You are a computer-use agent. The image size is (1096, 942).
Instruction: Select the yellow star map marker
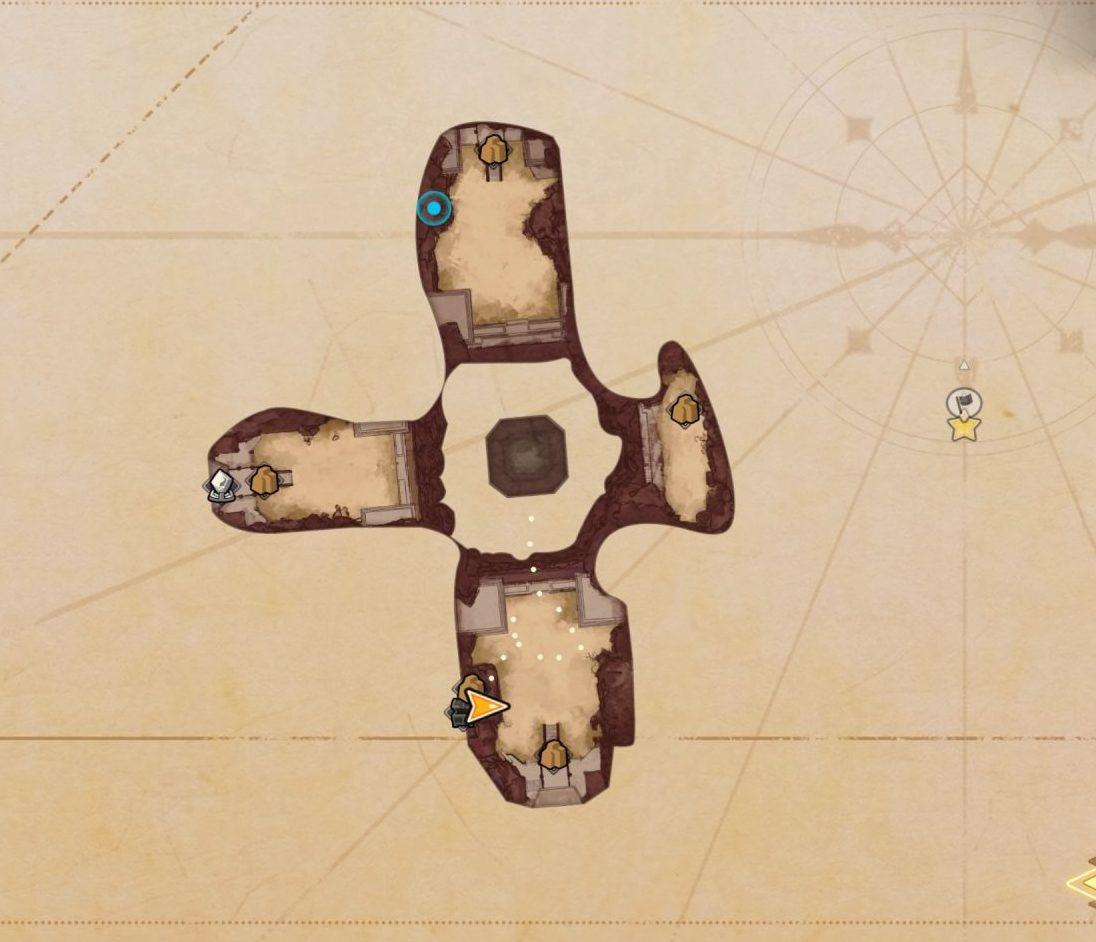tap(964, 429)
